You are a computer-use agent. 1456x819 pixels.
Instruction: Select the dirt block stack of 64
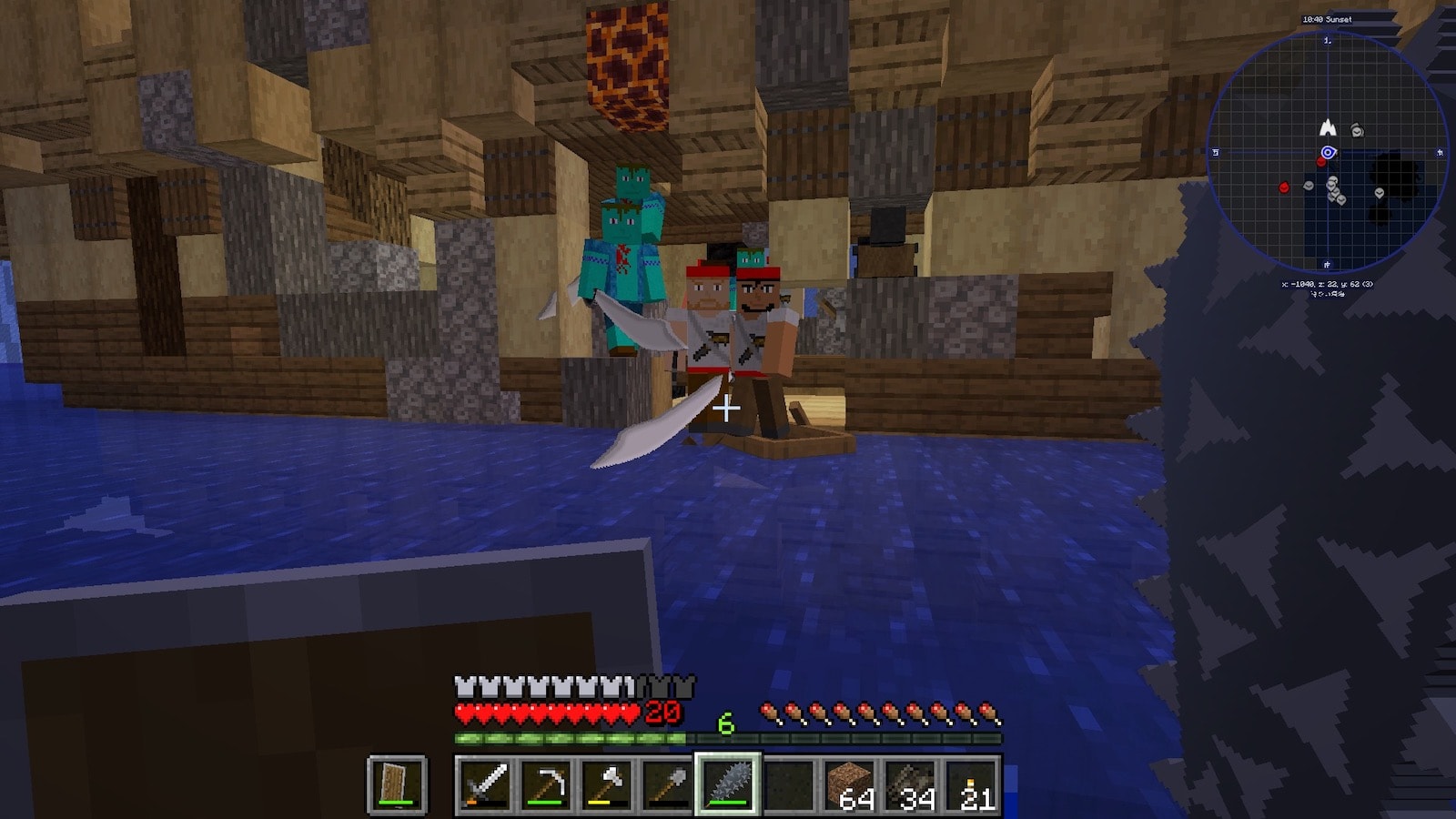tap(849, 784)
